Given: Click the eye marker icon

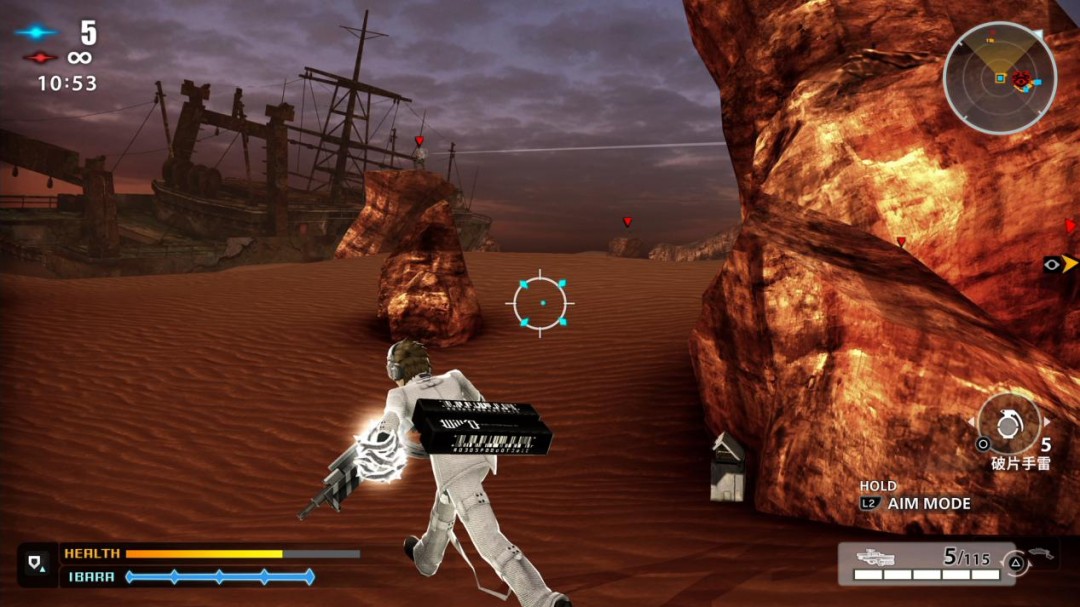Looking at the screenshot, I should click(x=1052, y=264).
